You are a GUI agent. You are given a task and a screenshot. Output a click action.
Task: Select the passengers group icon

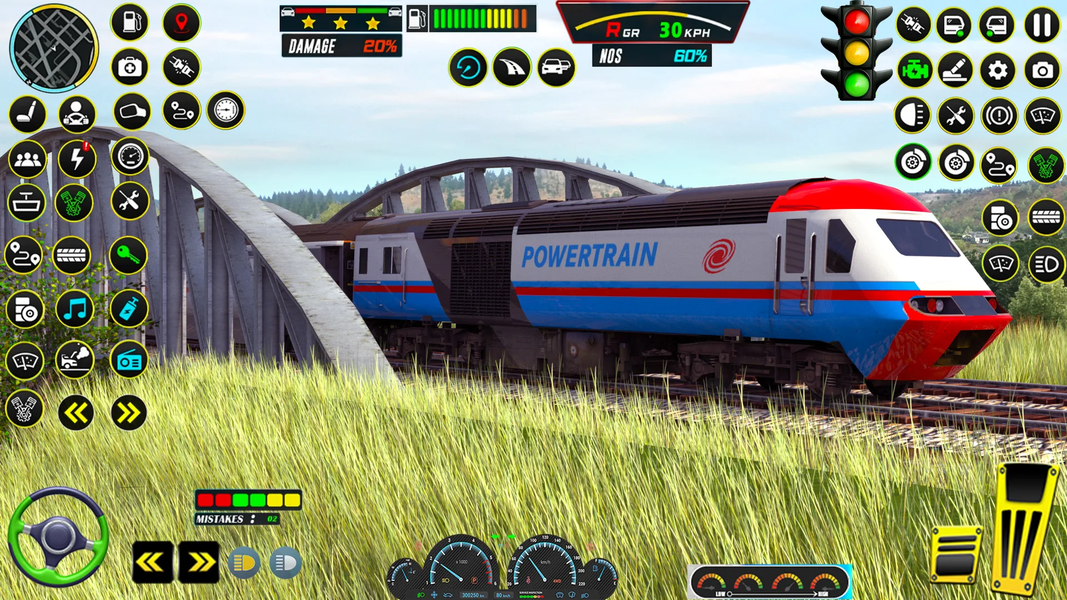click(27, 158)
